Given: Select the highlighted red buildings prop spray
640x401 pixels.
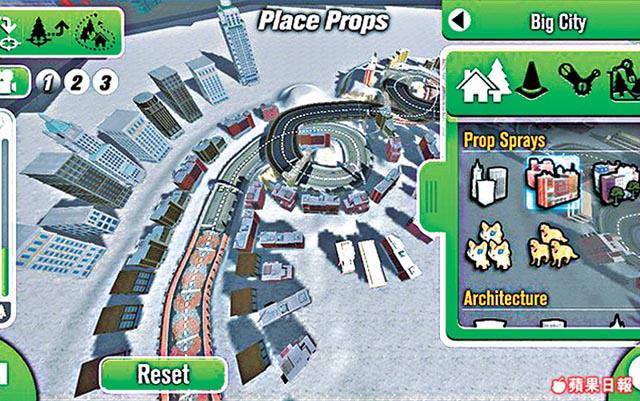Looking at the screenshot, I should click(x=551, y=181).
